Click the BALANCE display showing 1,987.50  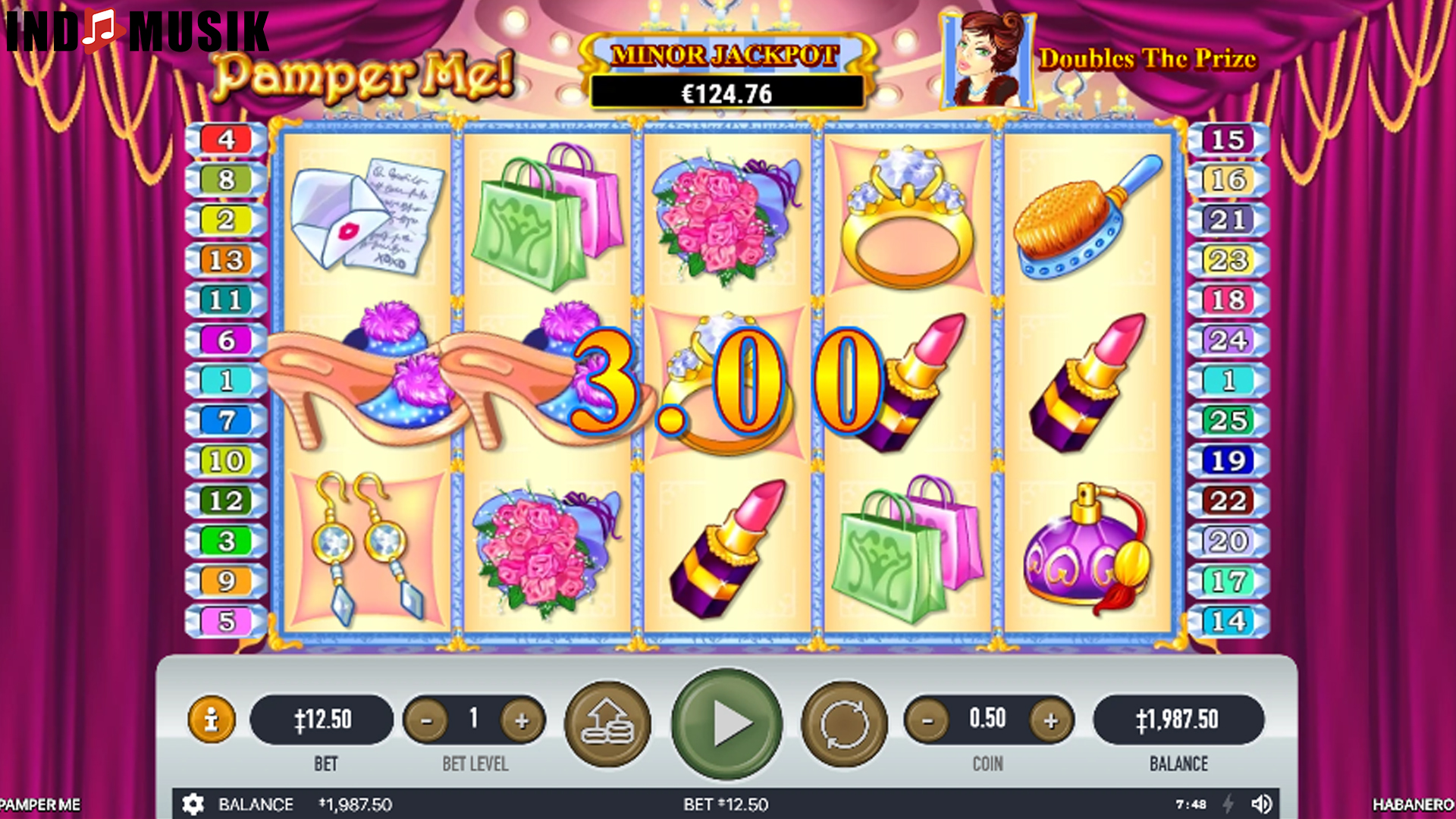1178,720
